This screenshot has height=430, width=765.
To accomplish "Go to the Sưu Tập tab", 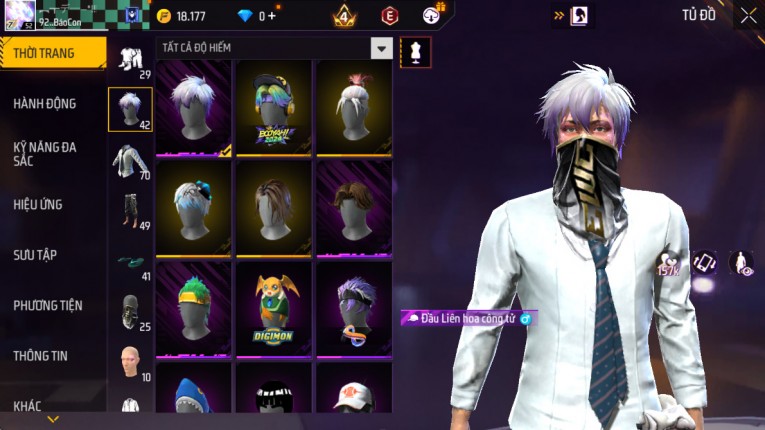I will pyautogui.click(x=35, y=255).
